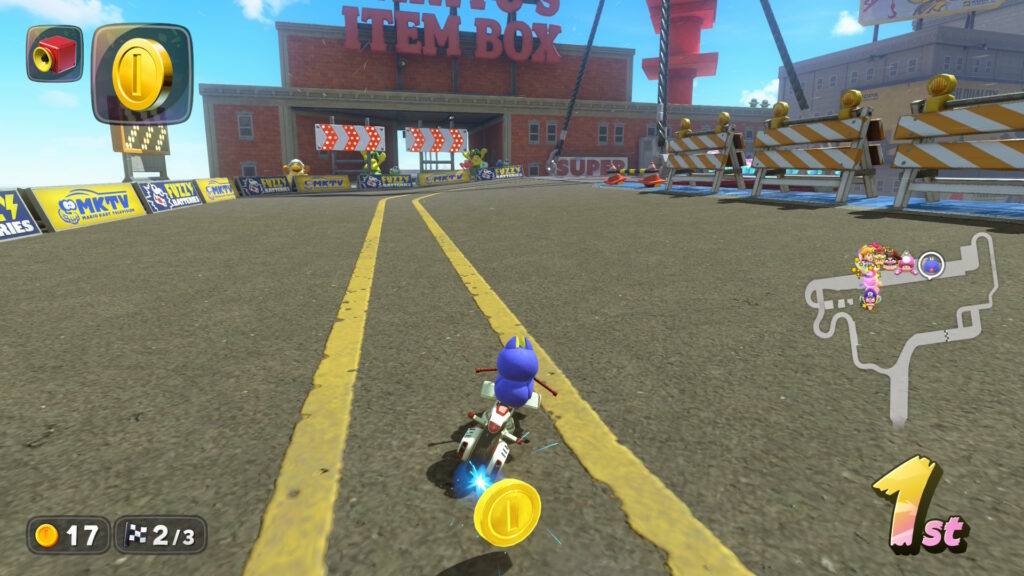This screenshot has height=576, width=1024.
Task: Select the coin item slot
Action: [x=141, y=74]
